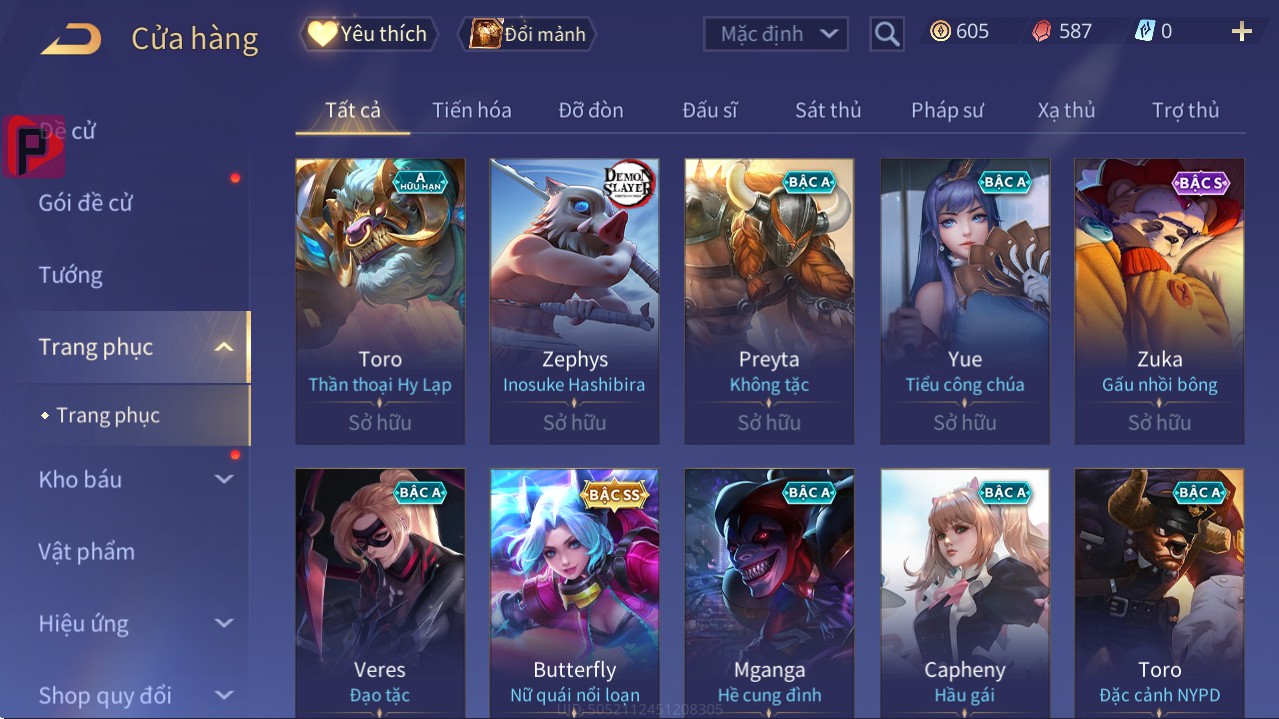Viewport: 1279px width, 719px height.
Task: Open the Yêu thích favorites list
Action: point(367,34)
